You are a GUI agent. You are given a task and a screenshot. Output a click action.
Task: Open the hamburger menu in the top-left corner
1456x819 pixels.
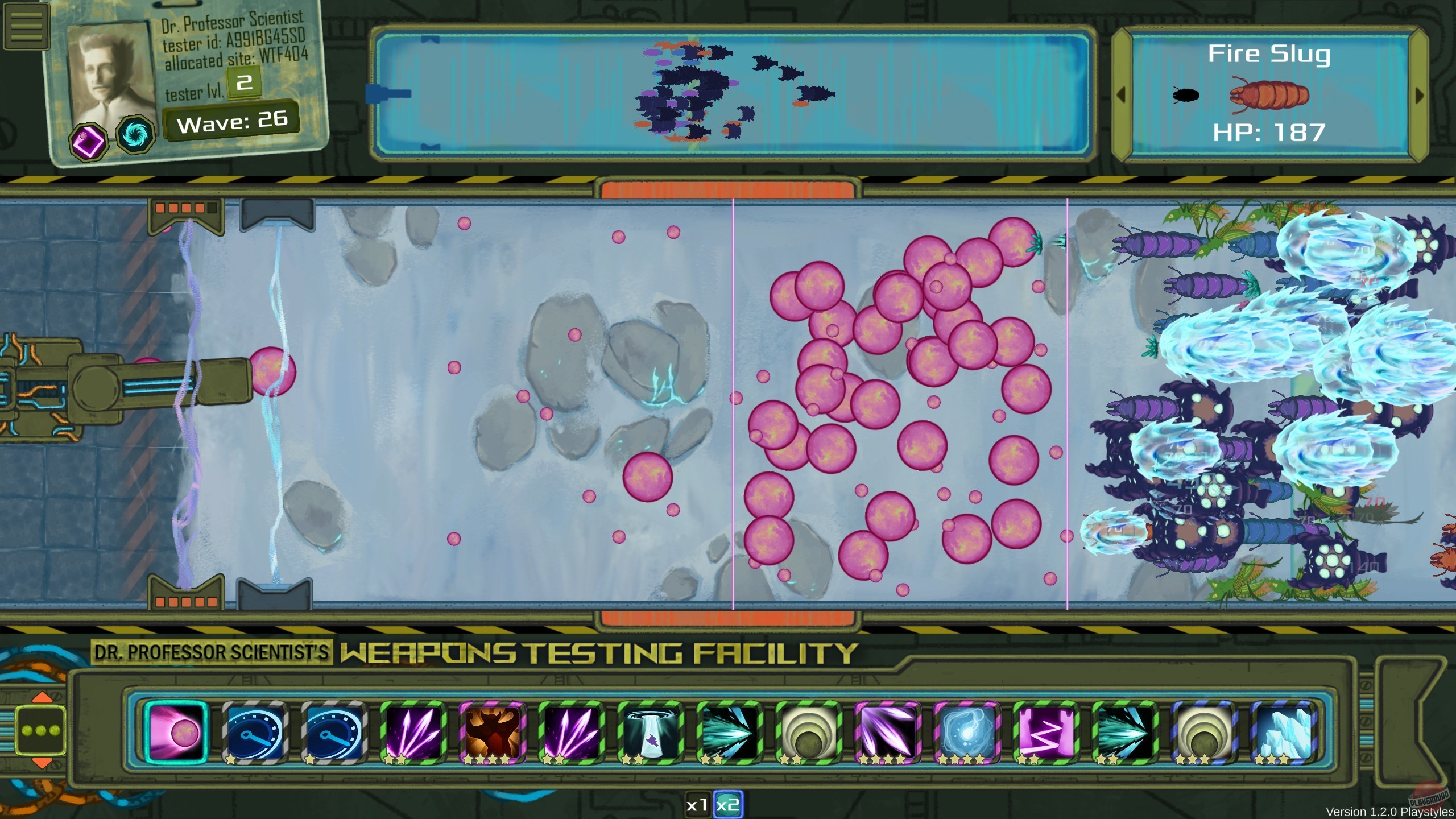point(26,25)
